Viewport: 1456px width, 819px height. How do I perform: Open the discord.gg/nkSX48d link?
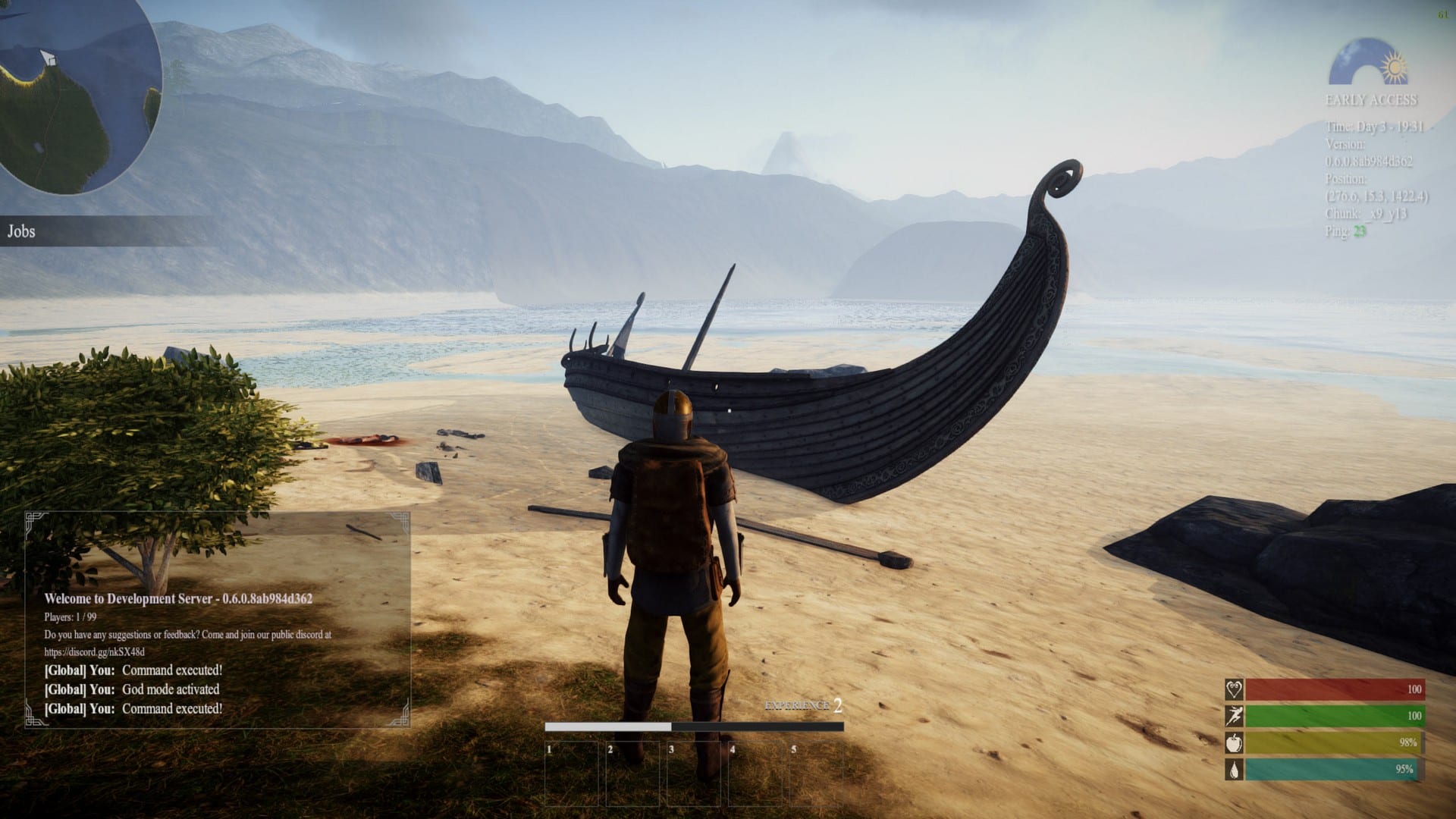[x=95, y=650]
